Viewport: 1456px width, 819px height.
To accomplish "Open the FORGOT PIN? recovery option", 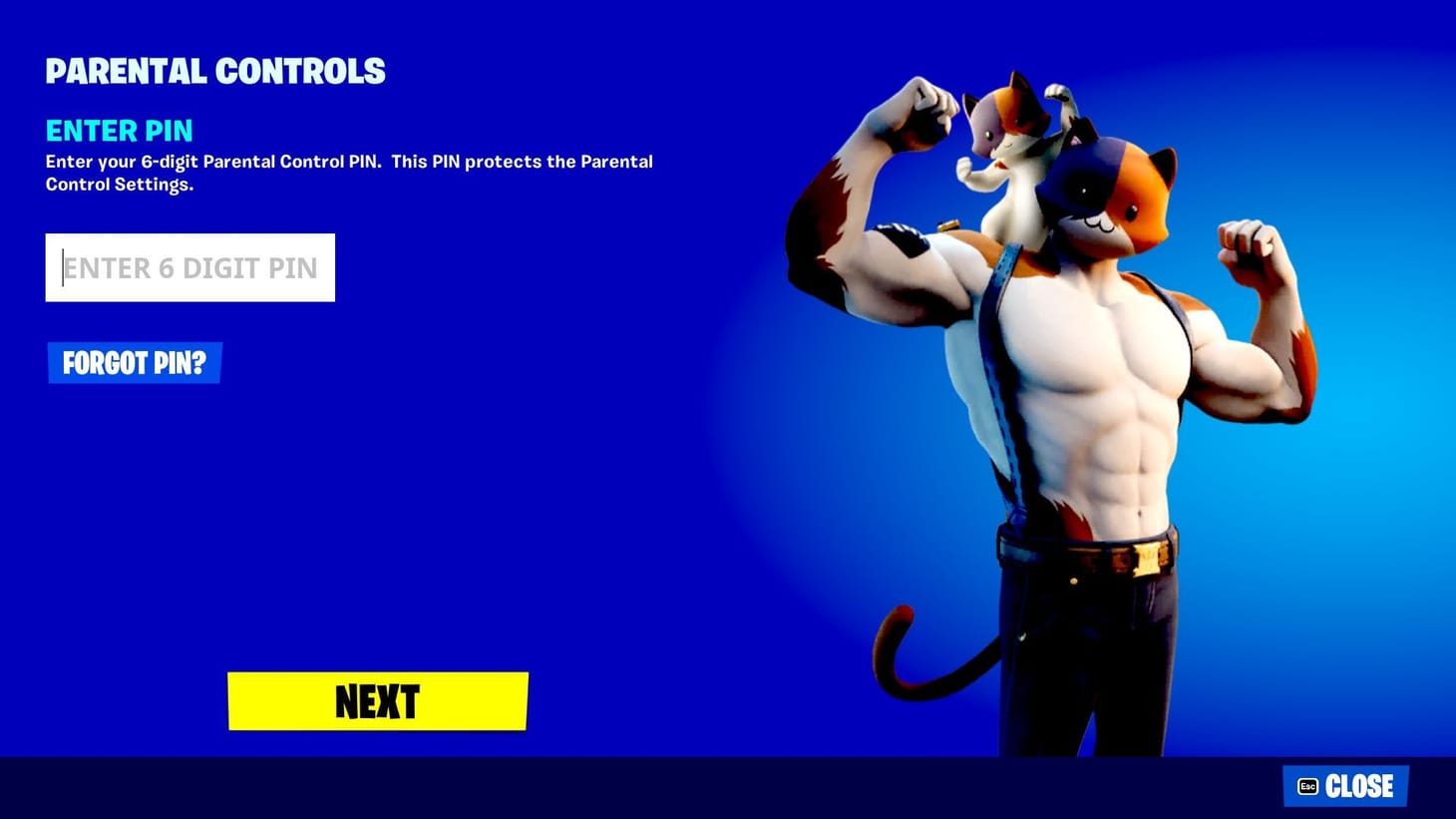I will [x=135, y=362].
